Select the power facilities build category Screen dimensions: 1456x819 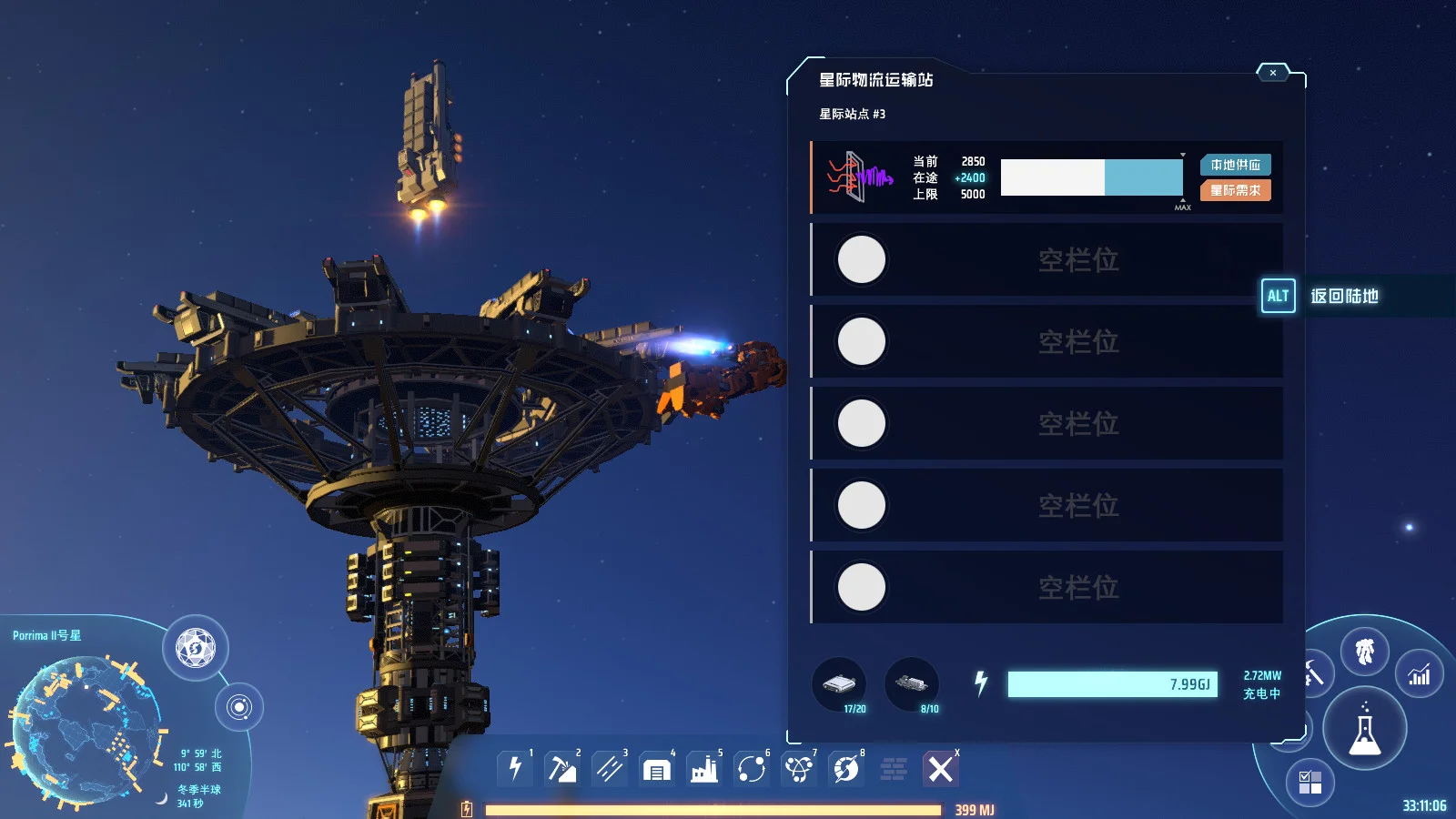pos(514,769)
